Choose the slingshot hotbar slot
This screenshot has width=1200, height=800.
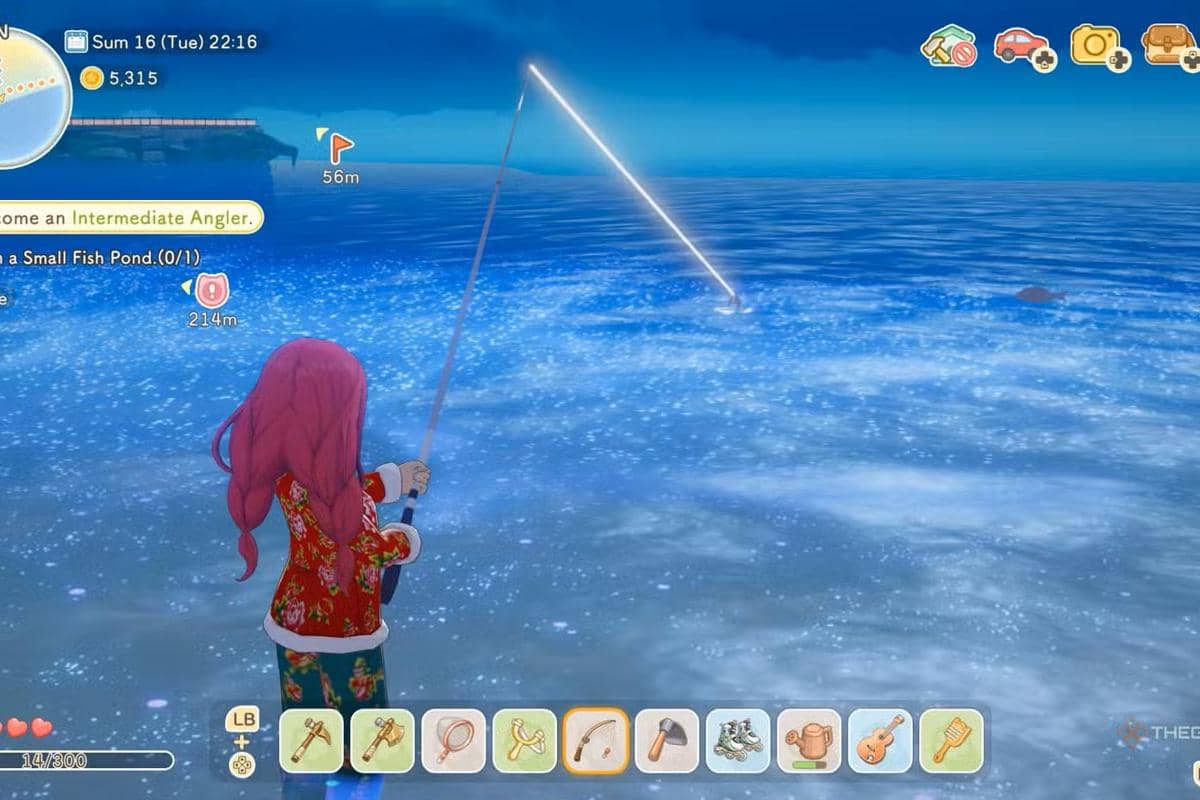coord(524,741)
